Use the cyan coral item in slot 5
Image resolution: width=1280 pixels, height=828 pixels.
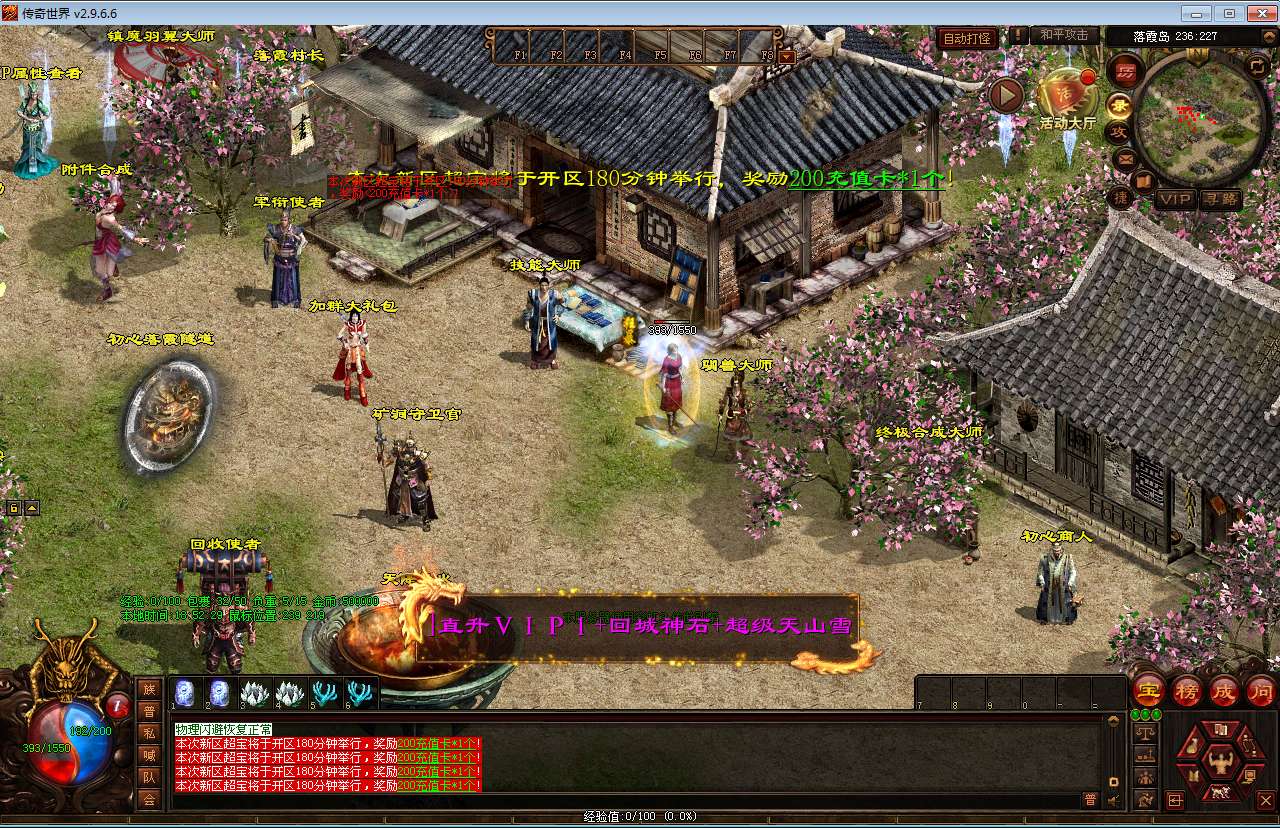tap(325, 692)
